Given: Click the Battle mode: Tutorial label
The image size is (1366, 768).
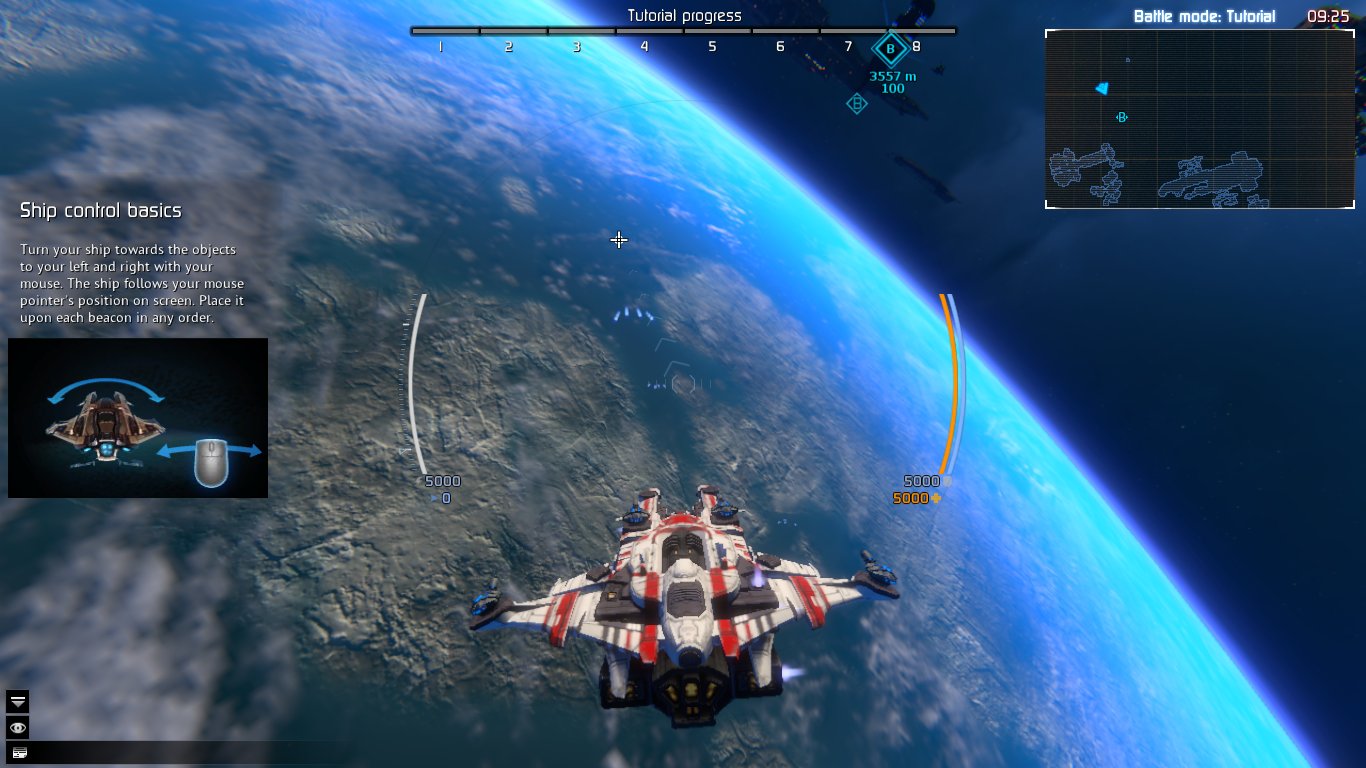Looking at the screenshot, I should [1204, 16].
